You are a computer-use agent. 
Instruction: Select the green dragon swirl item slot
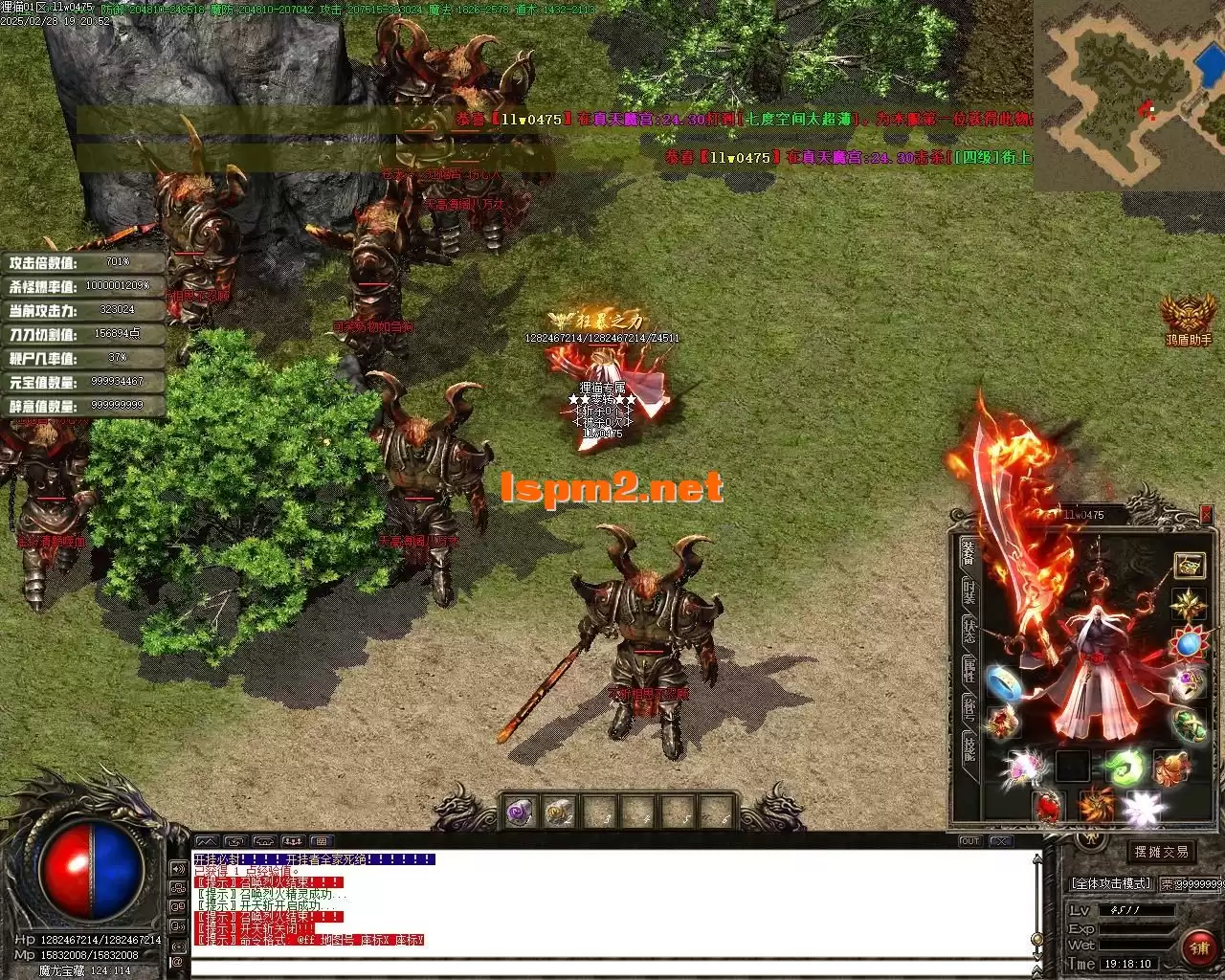point(1125,767)
